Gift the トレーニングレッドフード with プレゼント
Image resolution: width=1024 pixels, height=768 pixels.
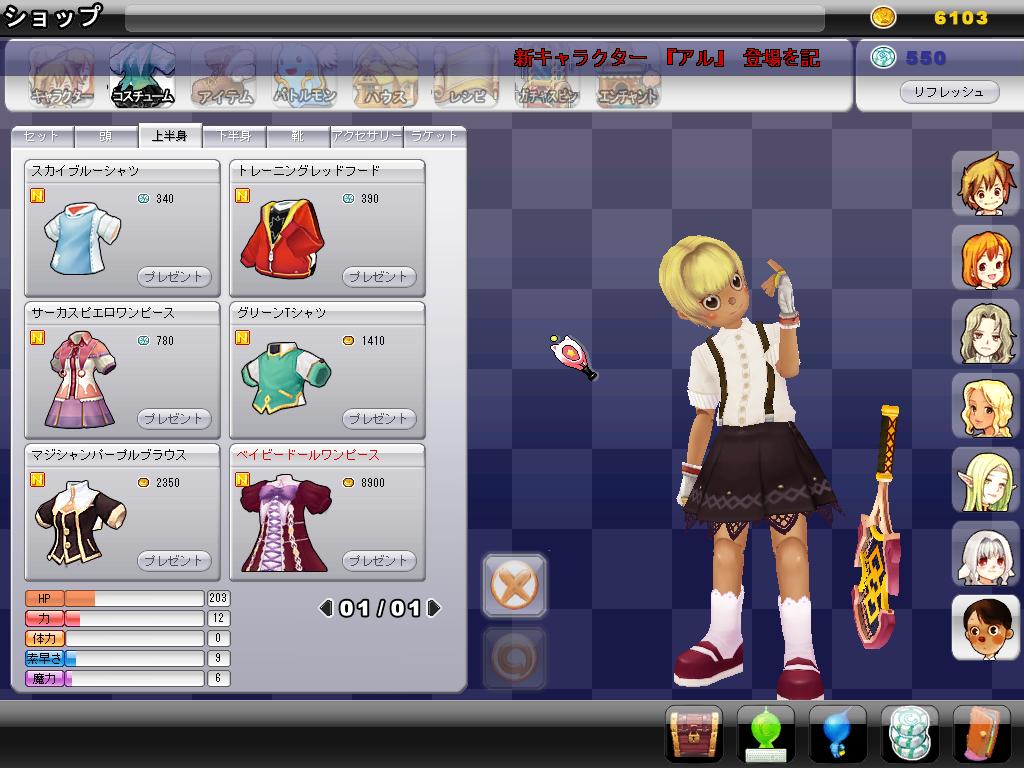[378, 277]
